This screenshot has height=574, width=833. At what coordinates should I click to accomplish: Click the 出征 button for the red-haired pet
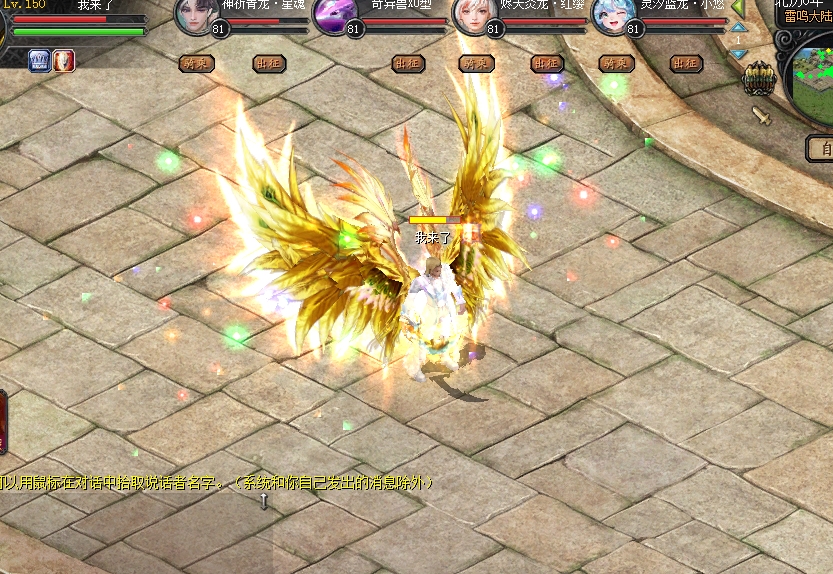pyautogui.click(x=547, y=64)
